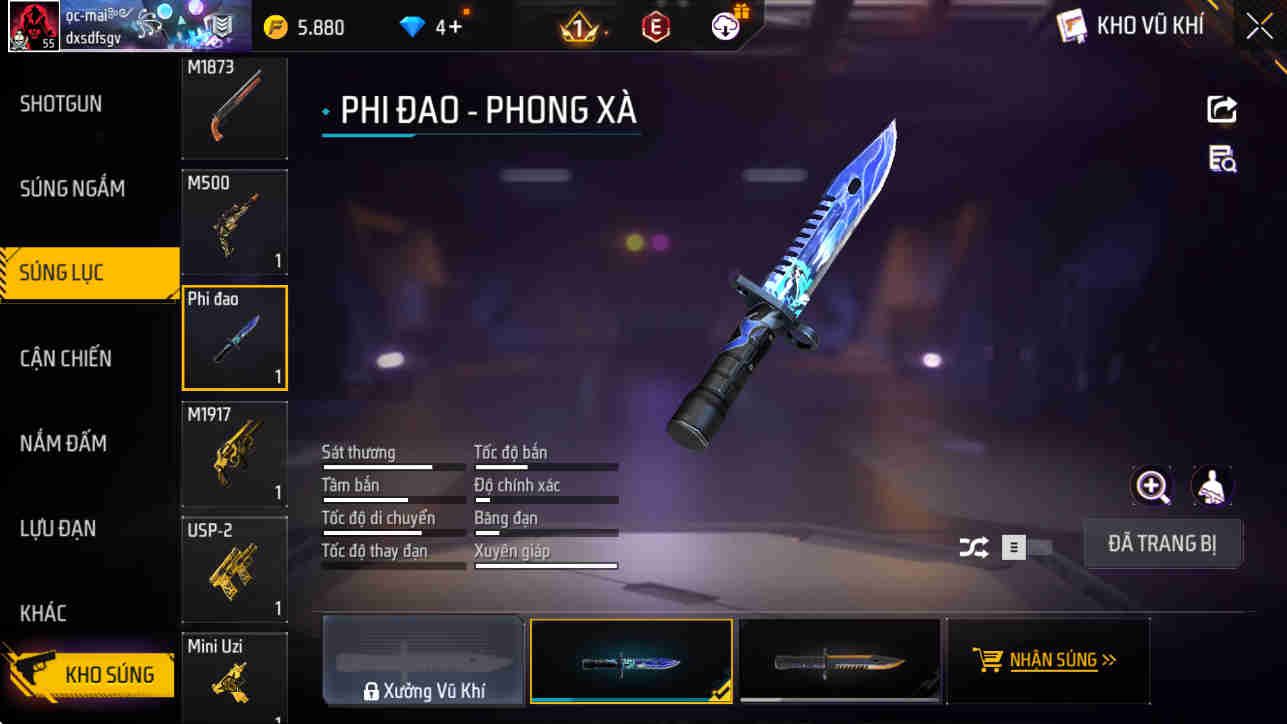
Task: Click the ĐÃ TRANG BỊ button
Action: [x=1163, y=543]
